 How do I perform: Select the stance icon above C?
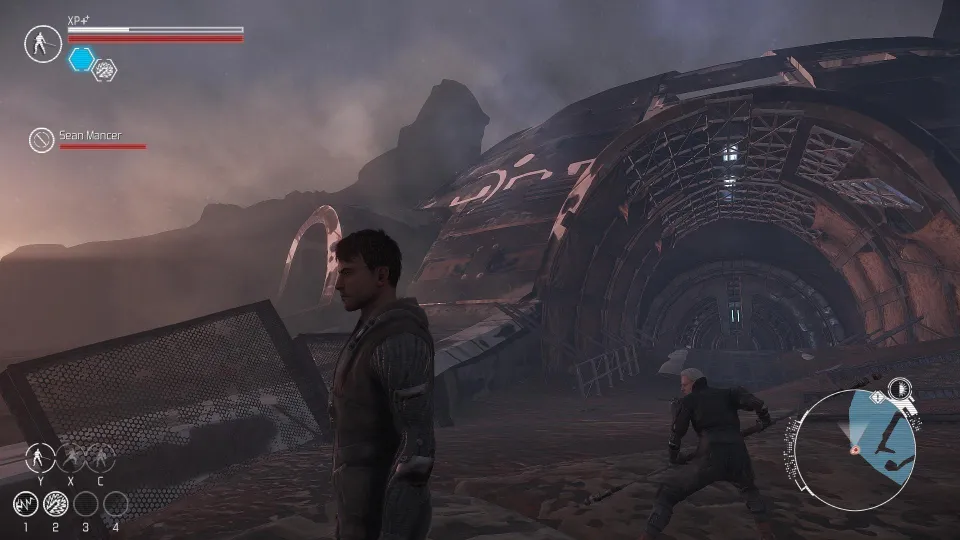tap(100, 458)
